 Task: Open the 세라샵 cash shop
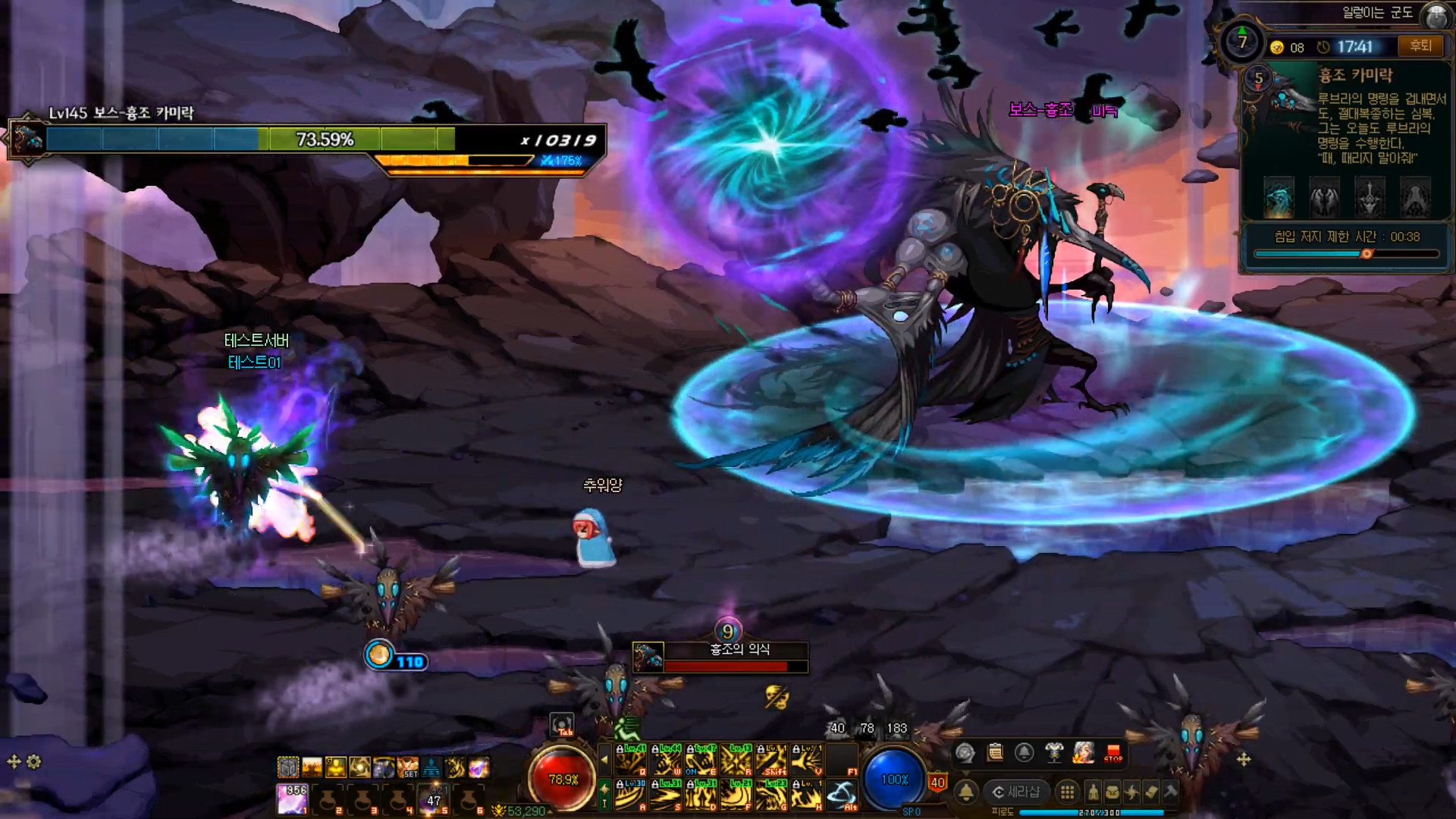tap(1016, 792)
